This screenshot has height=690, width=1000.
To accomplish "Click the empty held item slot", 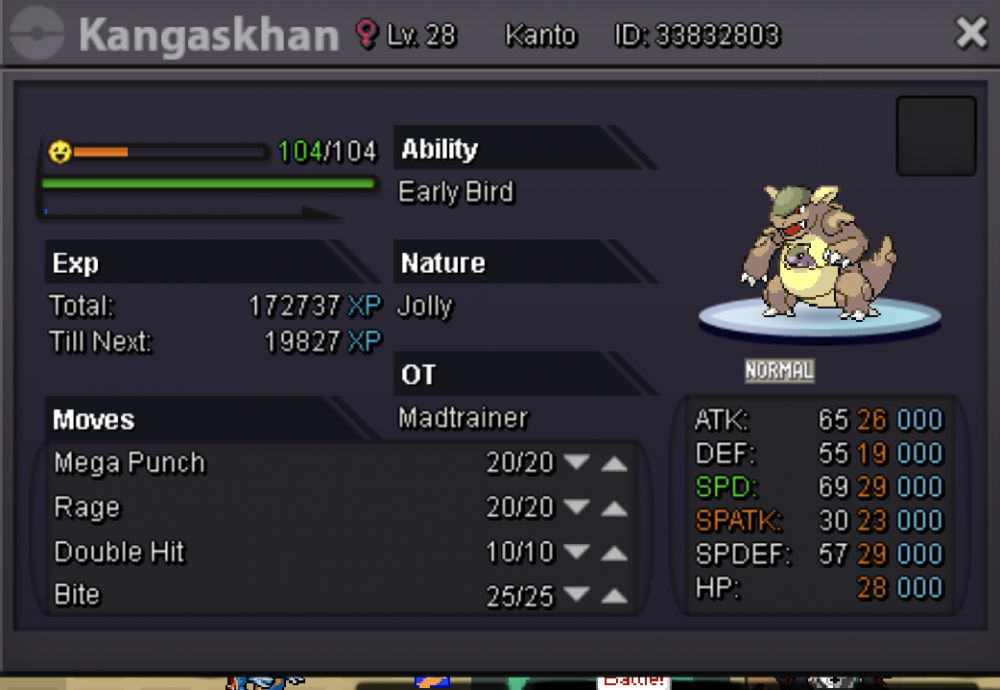I will [935, 136].
